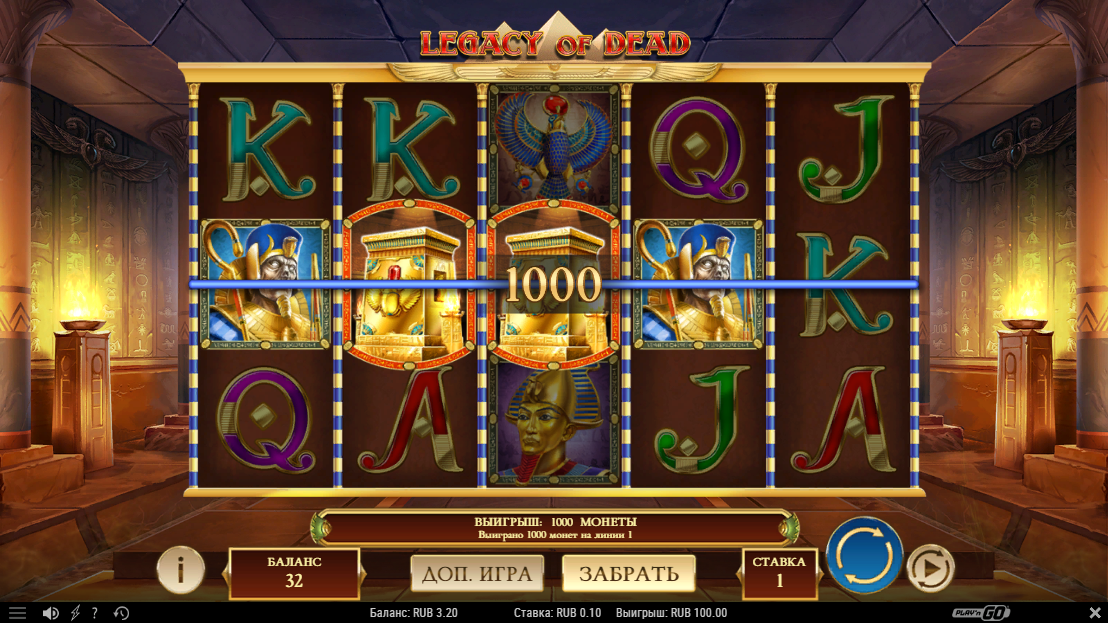Activate the autoplay button
The width and height of the screenshot is (1108, 623).
930,569
